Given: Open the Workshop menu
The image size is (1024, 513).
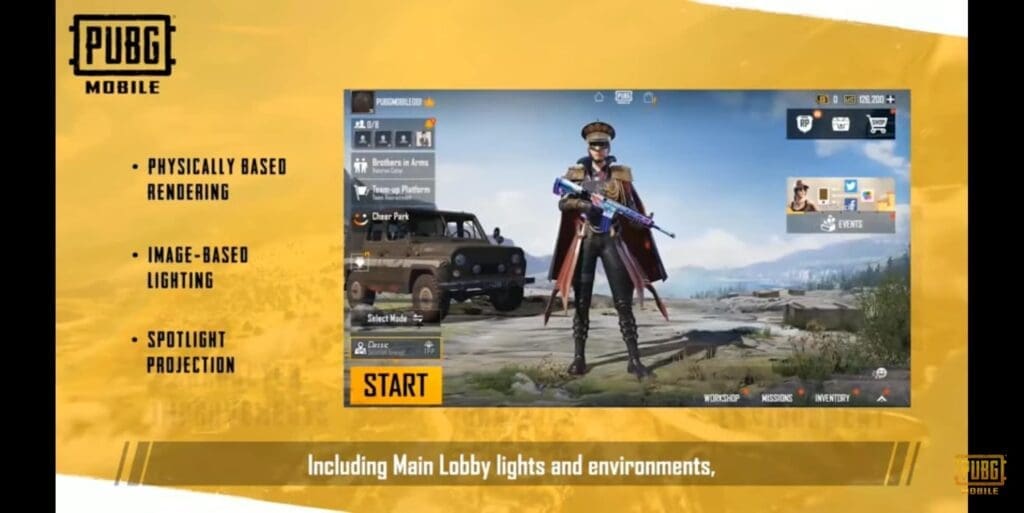Looking at the screenshot, I should (x=721, y=398).
